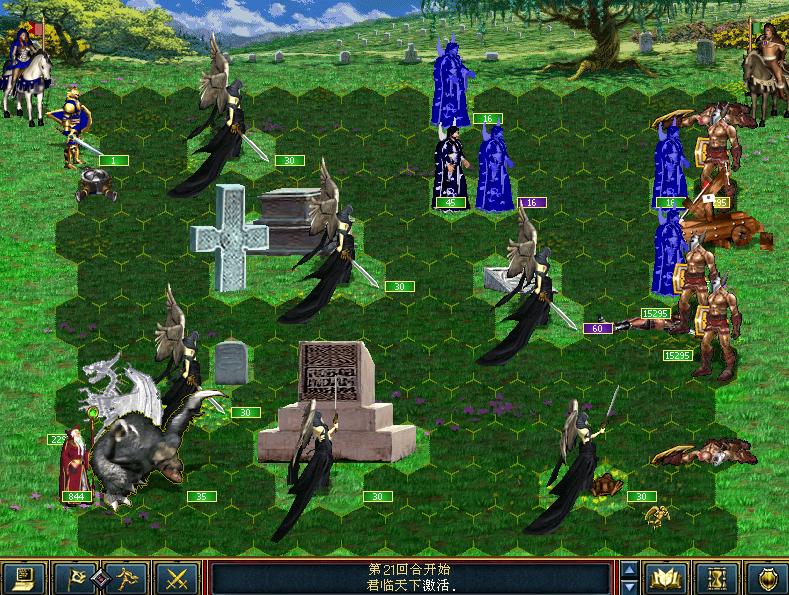The width and height of the screenshot is (789, 595).
Task: Click the retreat running-figure button
Action: pyautogui.click(x=125, y=578)
